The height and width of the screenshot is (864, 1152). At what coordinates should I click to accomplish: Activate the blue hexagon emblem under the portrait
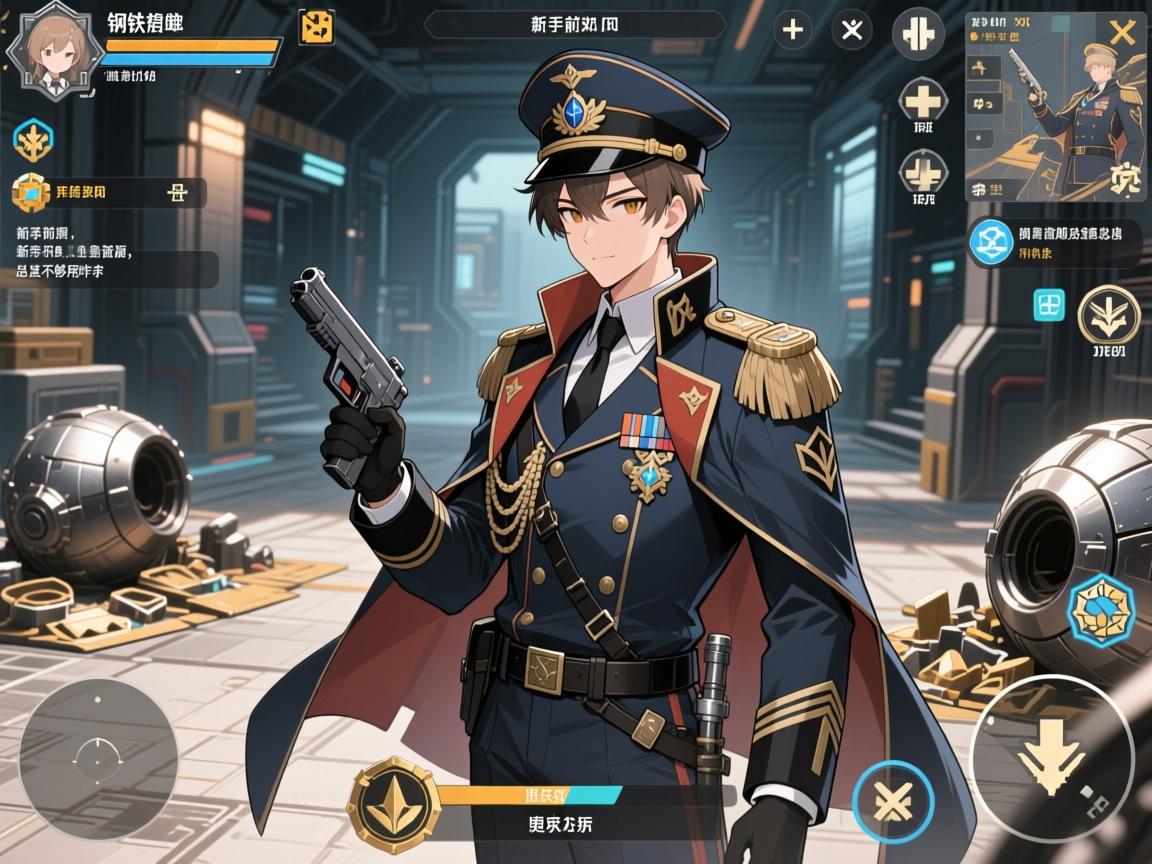click(x=33, y=141)
